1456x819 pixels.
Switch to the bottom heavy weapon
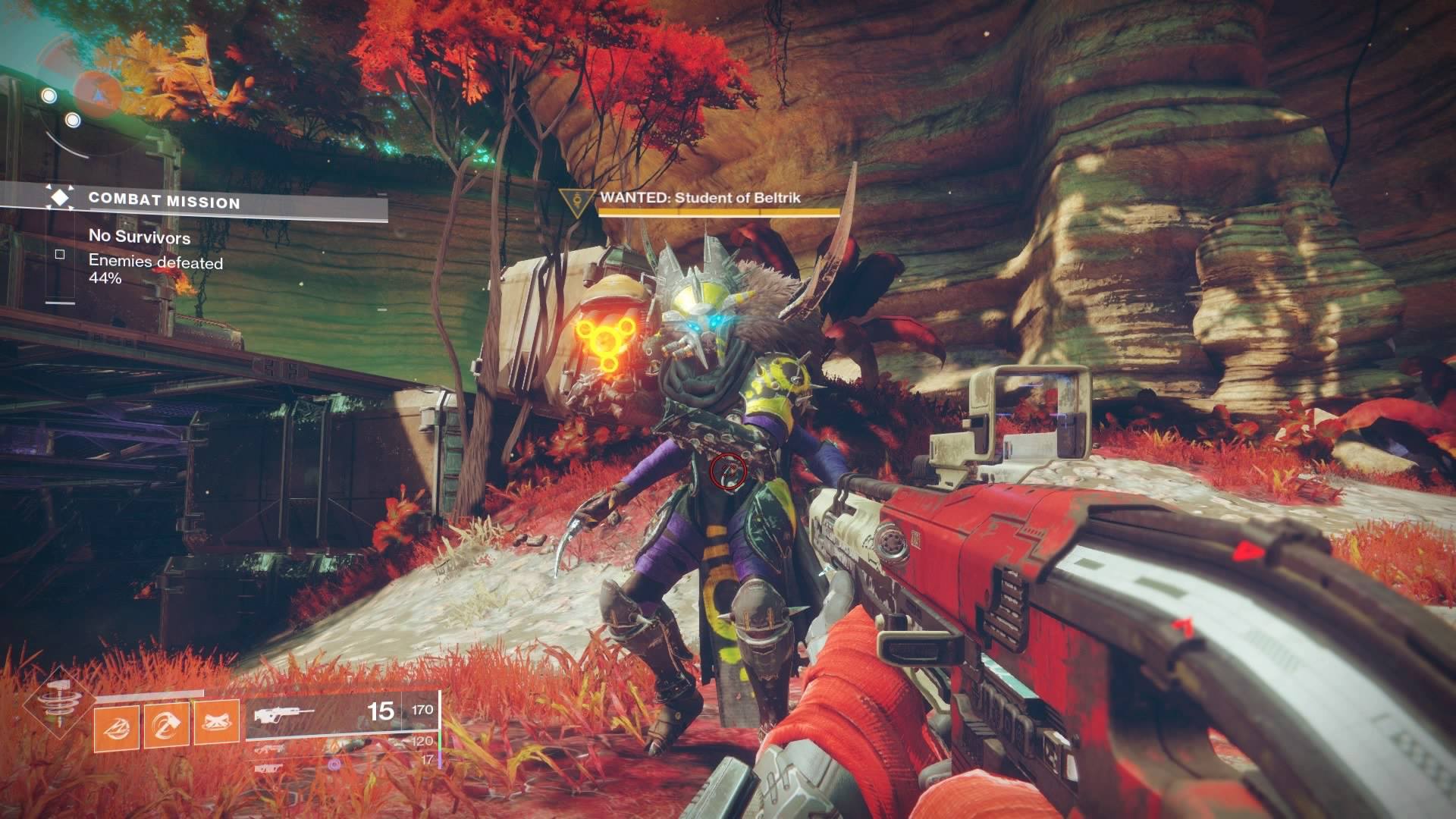268,768
